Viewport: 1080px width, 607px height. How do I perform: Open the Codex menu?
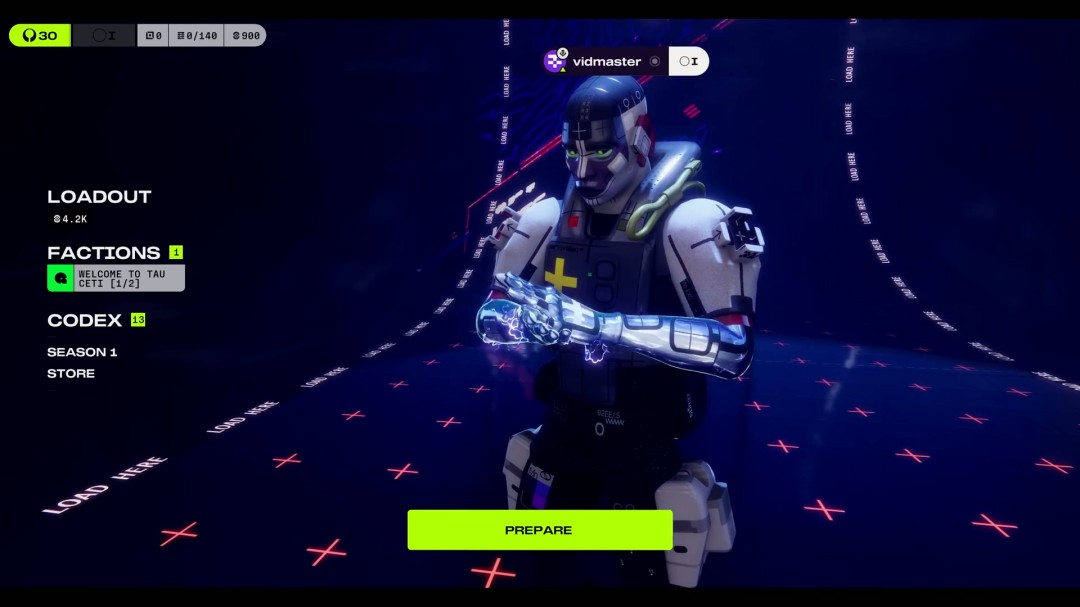pos(85,321)
